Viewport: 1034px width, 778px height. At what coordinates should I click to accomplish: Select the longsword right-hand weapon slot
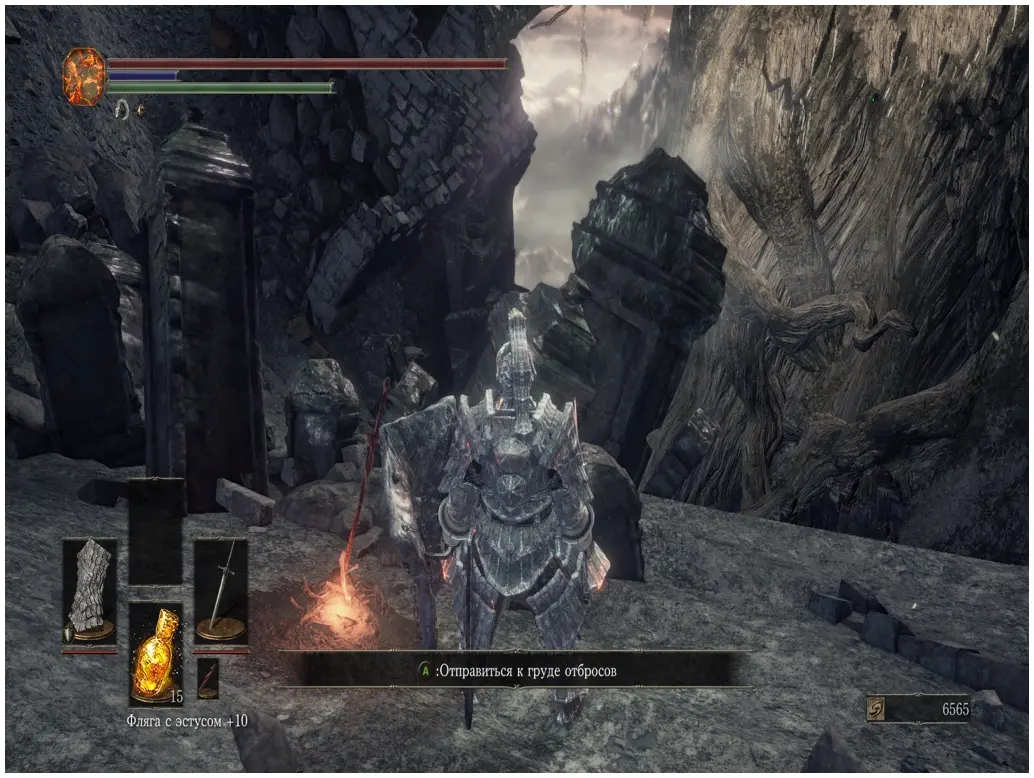221,591
